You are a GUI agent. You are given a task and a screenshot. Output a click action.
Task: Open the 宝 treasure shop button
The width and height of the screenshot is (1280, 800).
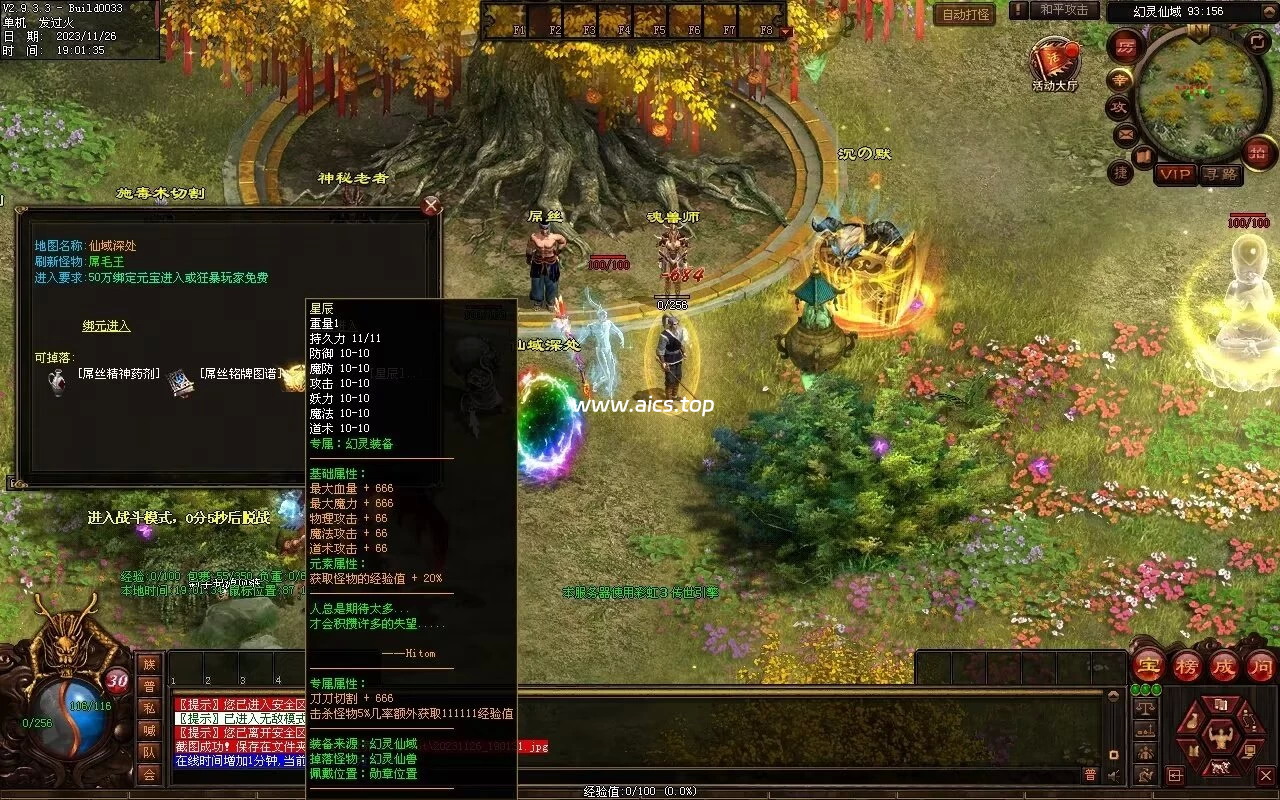pyautogui.click(x=1148, y=666)
